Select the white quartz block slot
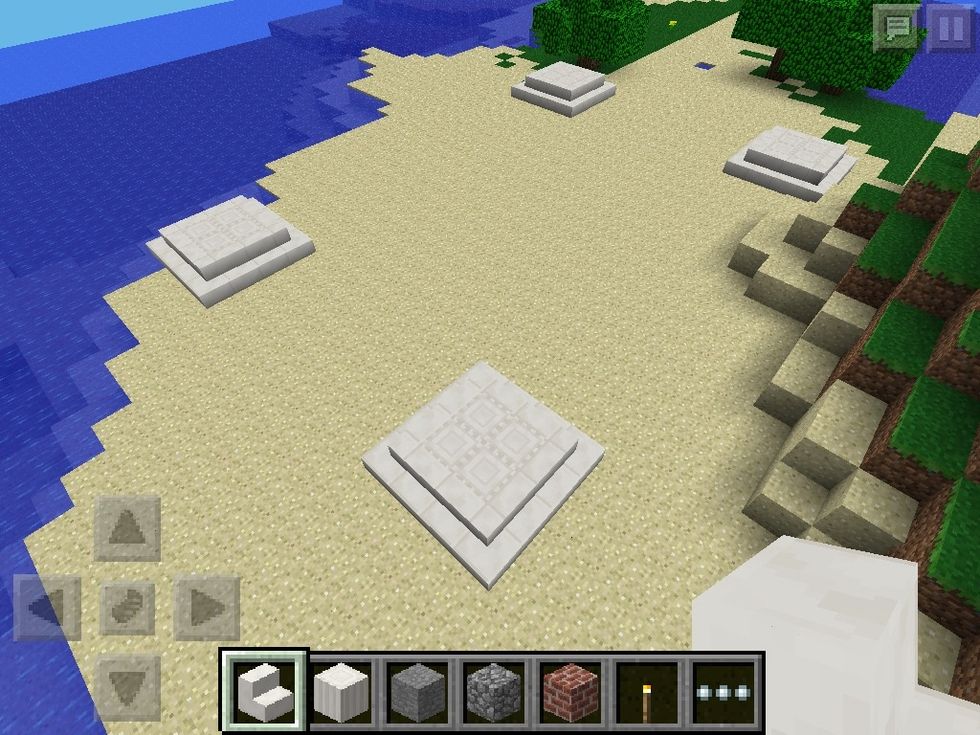 [x=341, y=691]
